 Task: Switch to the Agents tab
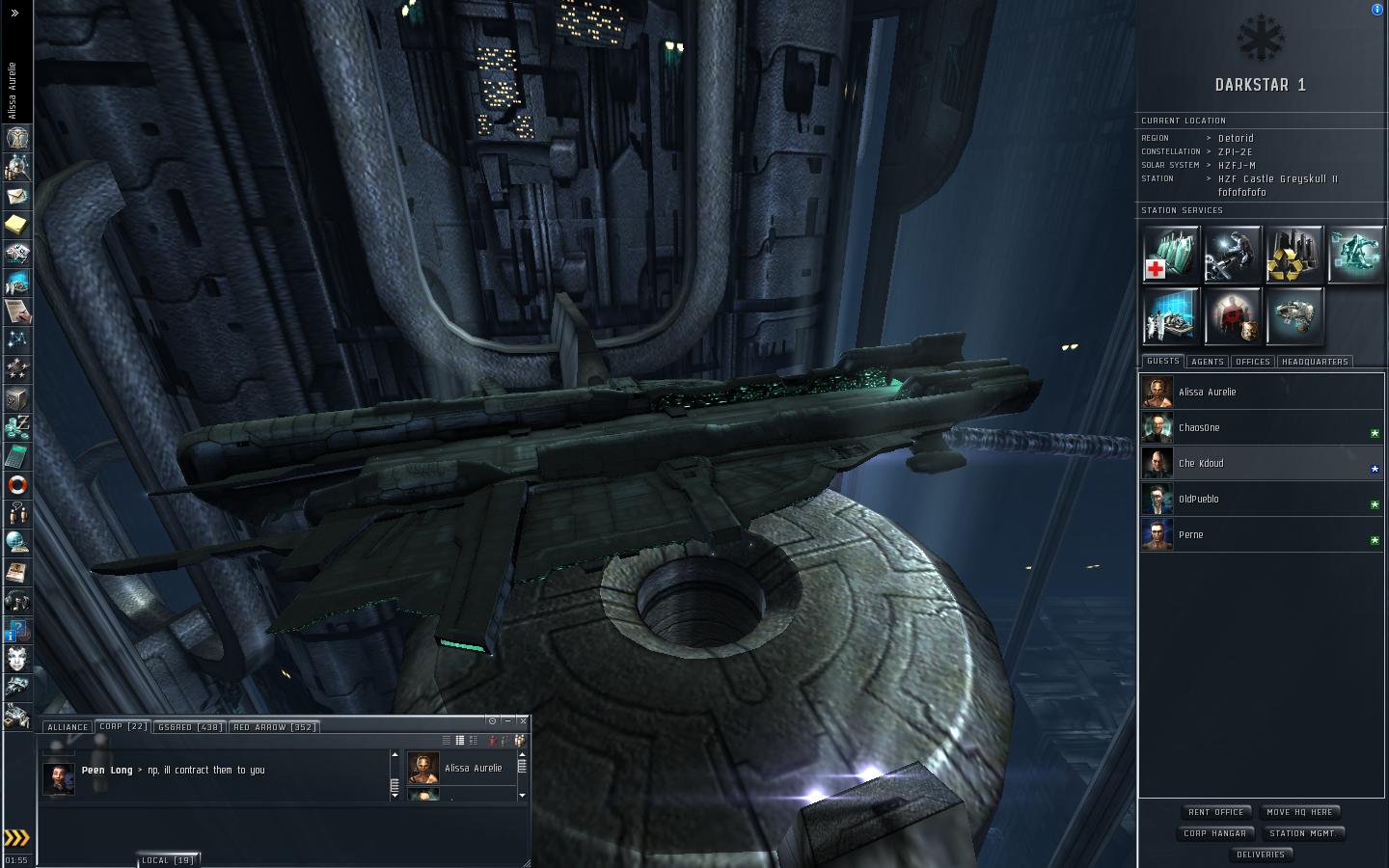[x=1207, y=362]
